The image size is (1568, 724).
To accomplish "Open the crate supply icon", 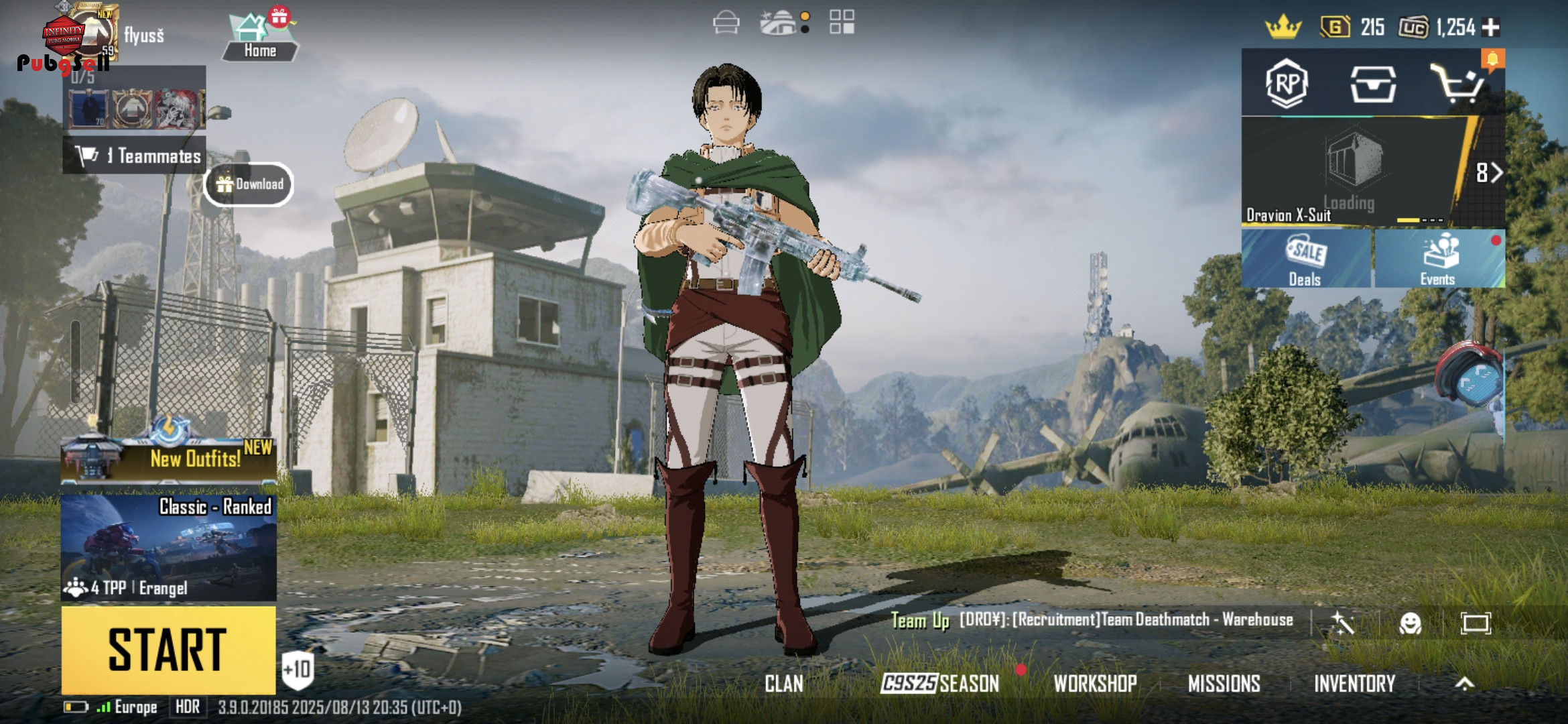I will point(1373,84).
